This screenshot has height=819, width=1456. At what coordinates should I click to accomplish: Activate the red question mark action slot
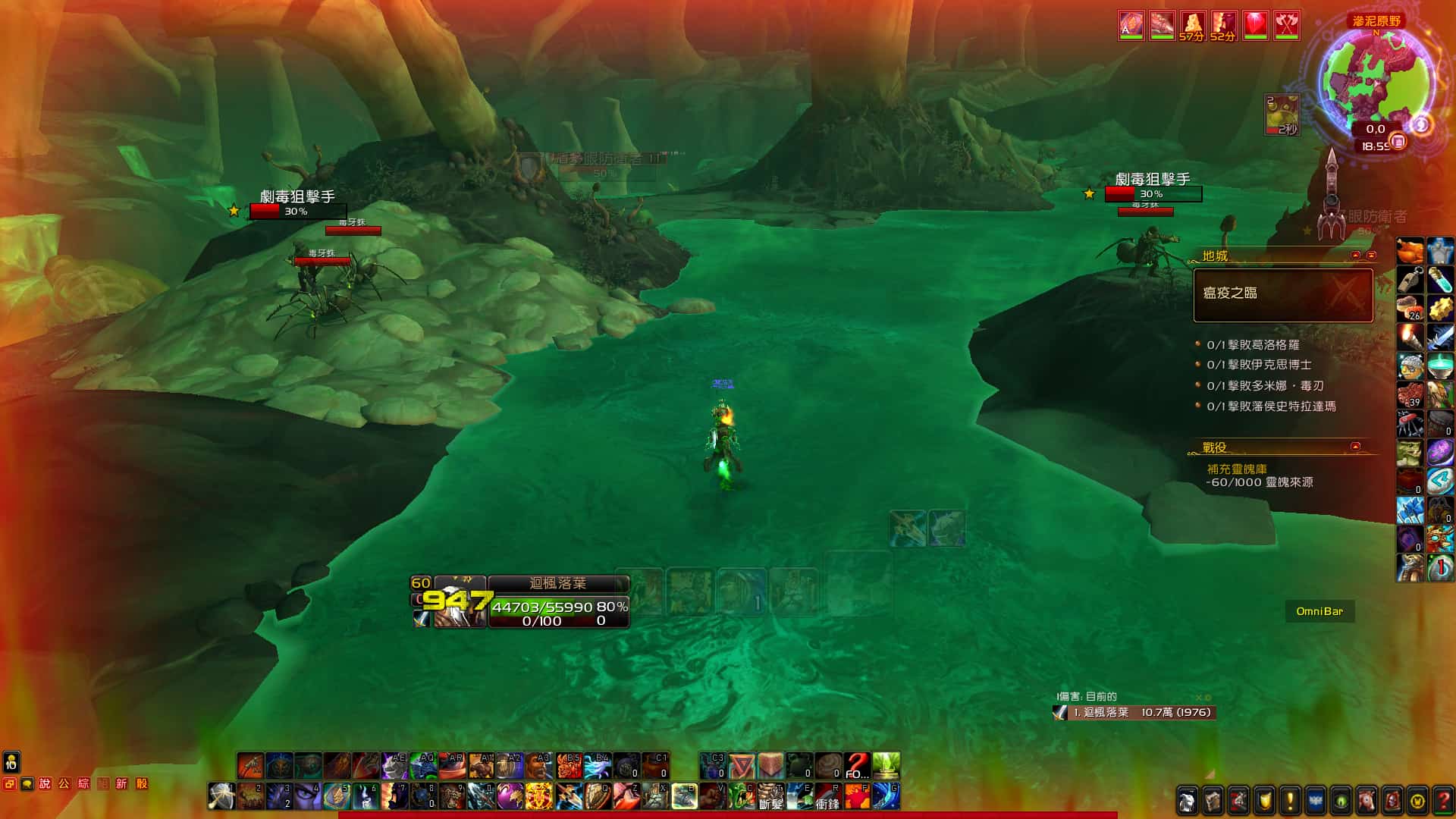[x=857, y=766]
